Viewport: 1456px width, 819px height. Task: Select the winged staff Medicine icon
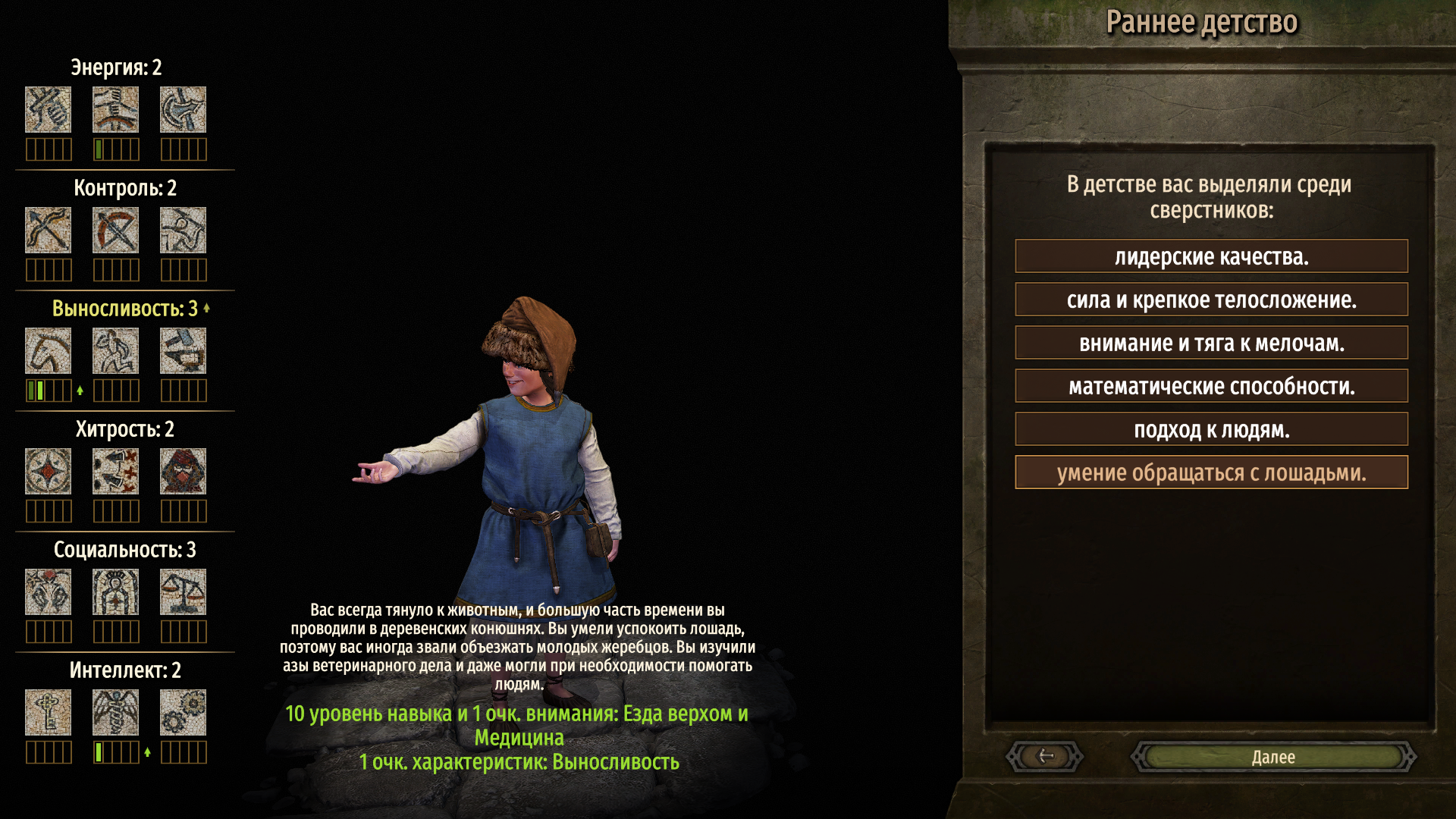[x=115, y=712]
